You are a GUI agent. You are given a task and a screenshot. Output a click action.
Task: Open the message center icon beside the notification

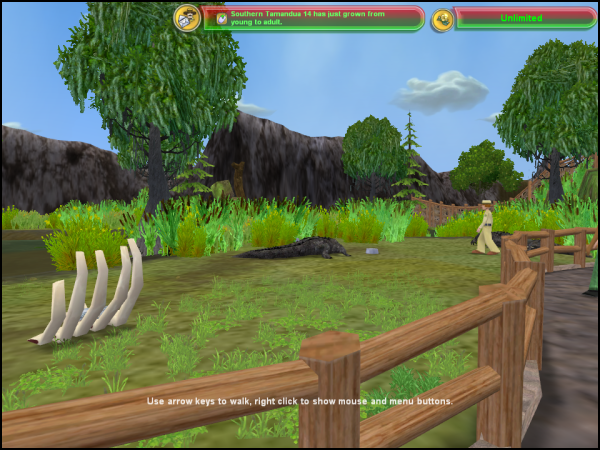coord(186,17)
